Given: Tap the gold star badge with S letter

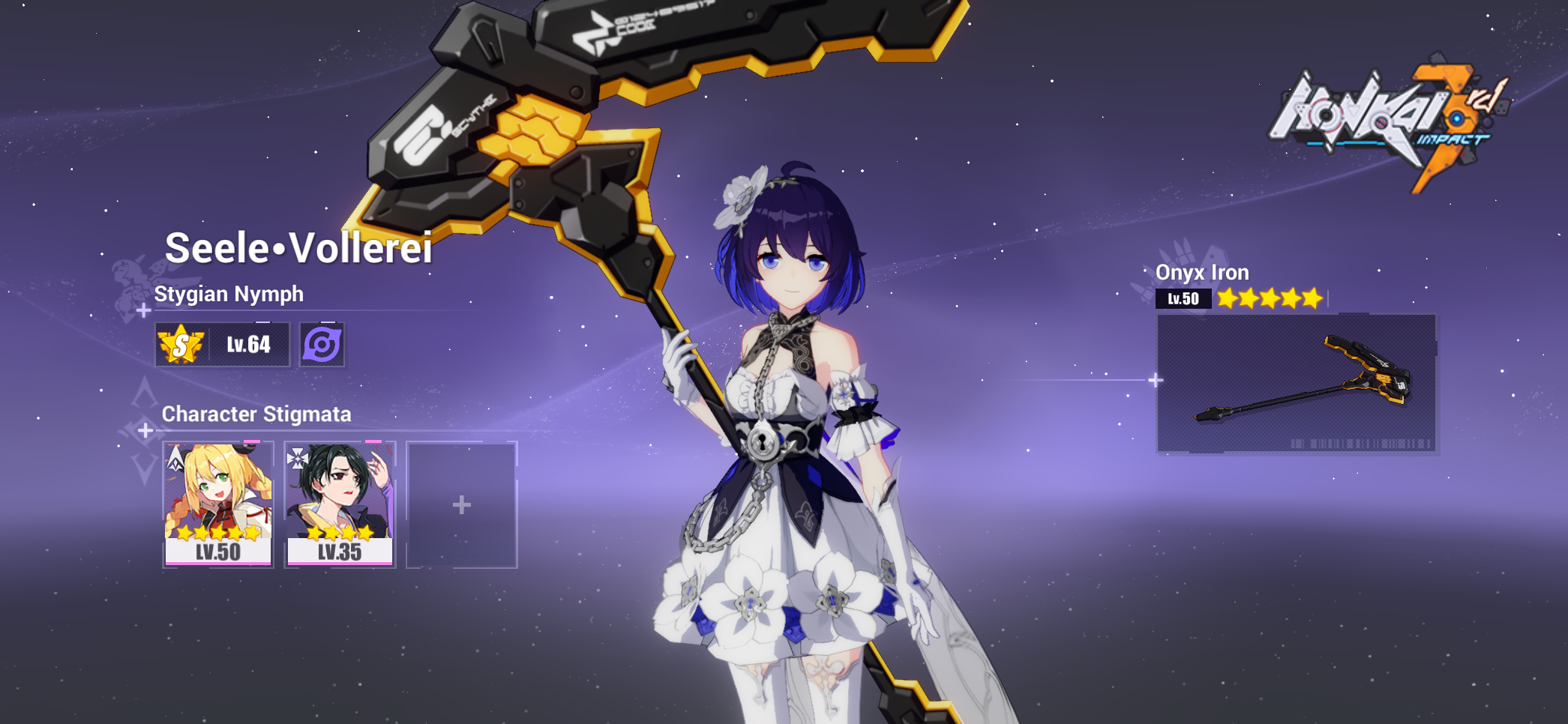Looking at the screenshot, I should (x=182, y=343).
